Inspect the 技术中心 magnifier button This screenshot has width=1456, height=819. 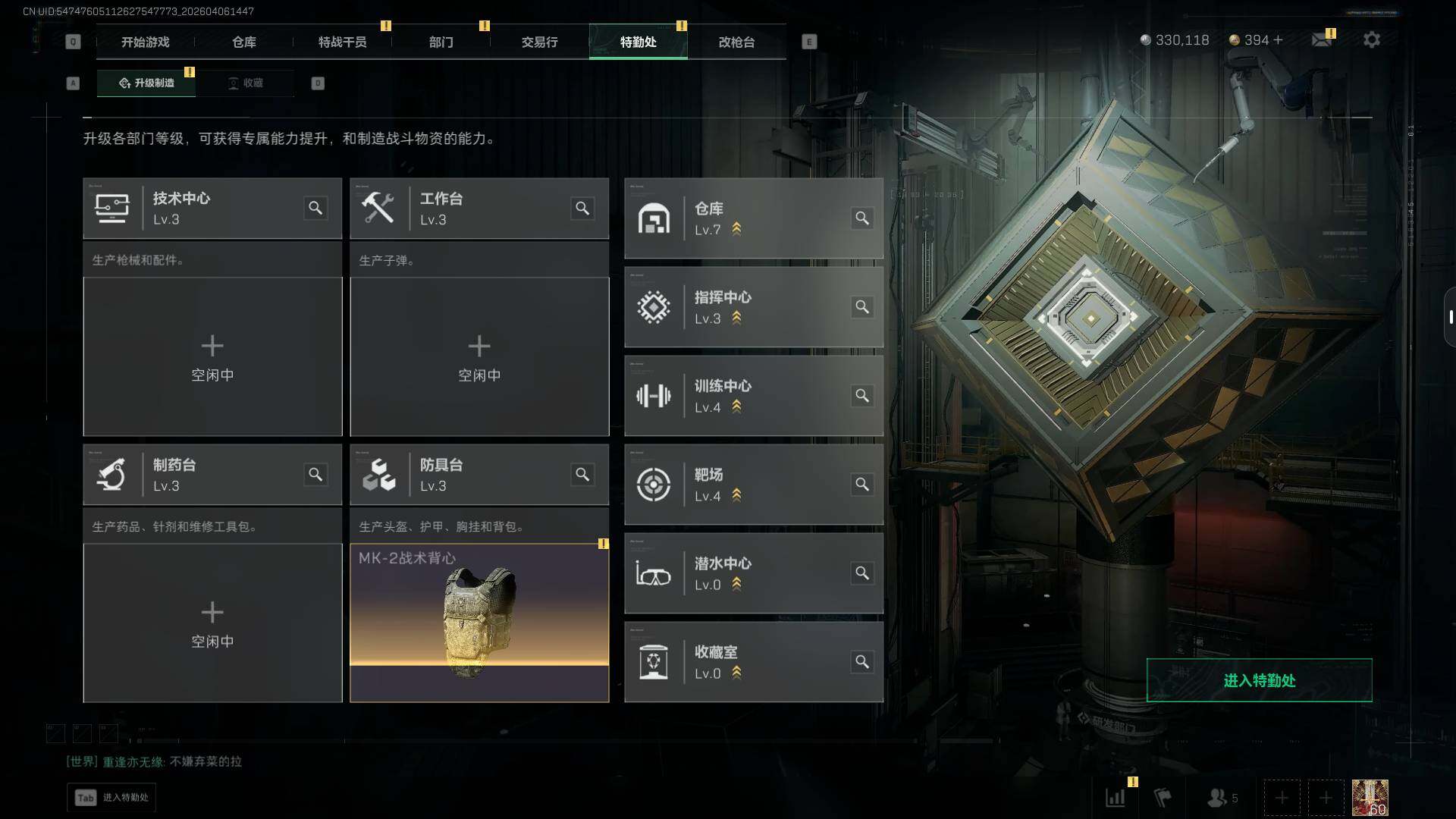pyautogui.click(x=315, y=208)
